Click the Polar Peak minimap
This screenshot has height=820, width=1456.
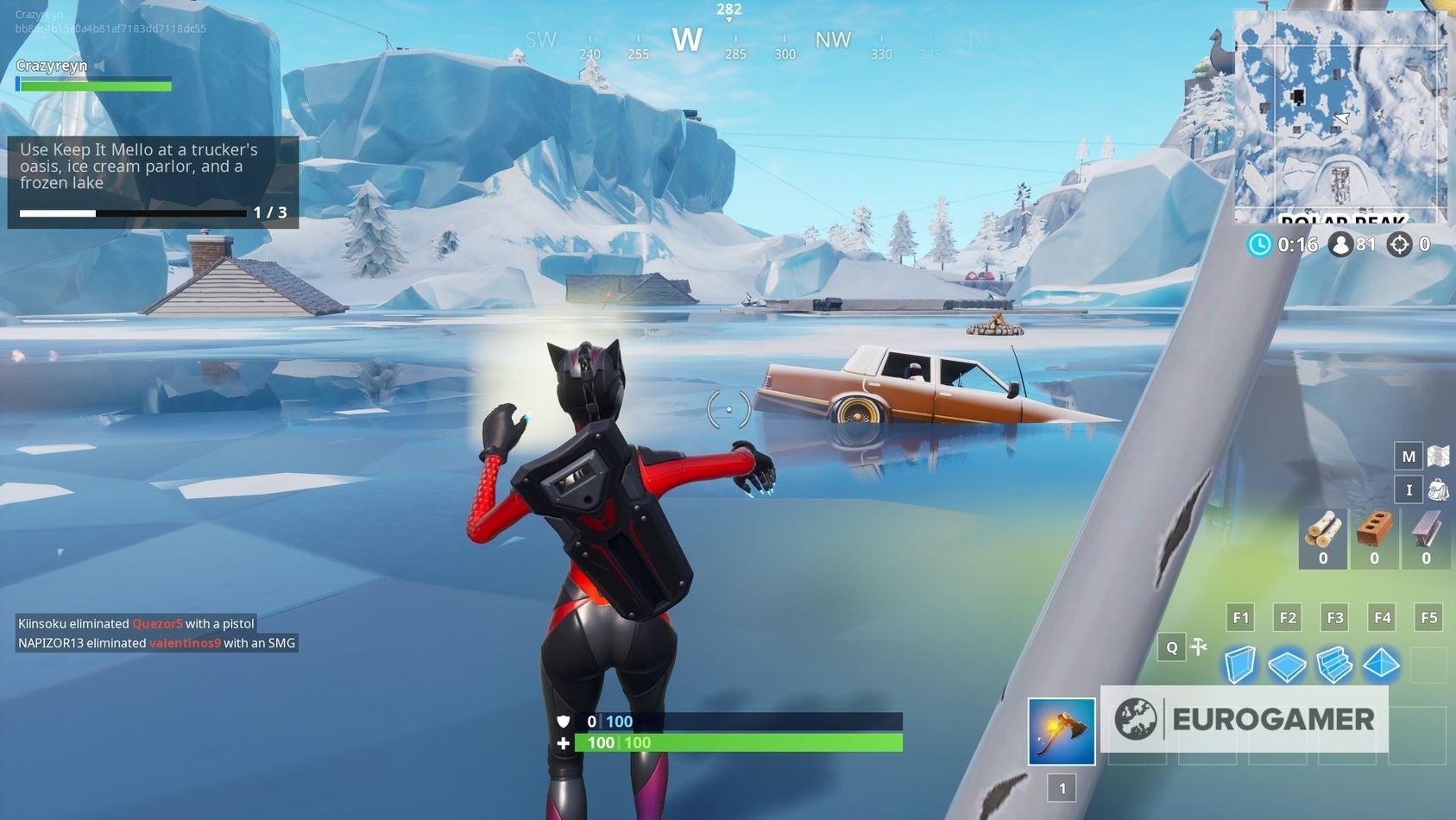pyautogui.click(x=1338, y=112)
